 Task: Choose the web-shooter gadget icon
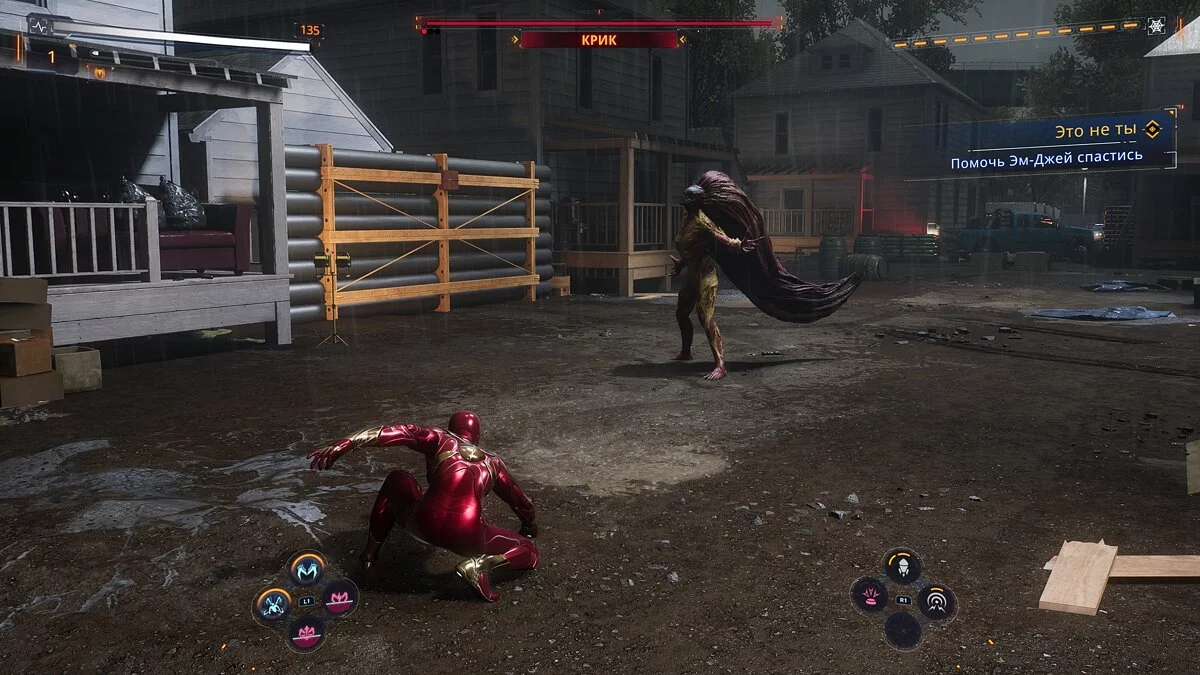[902, 566]
